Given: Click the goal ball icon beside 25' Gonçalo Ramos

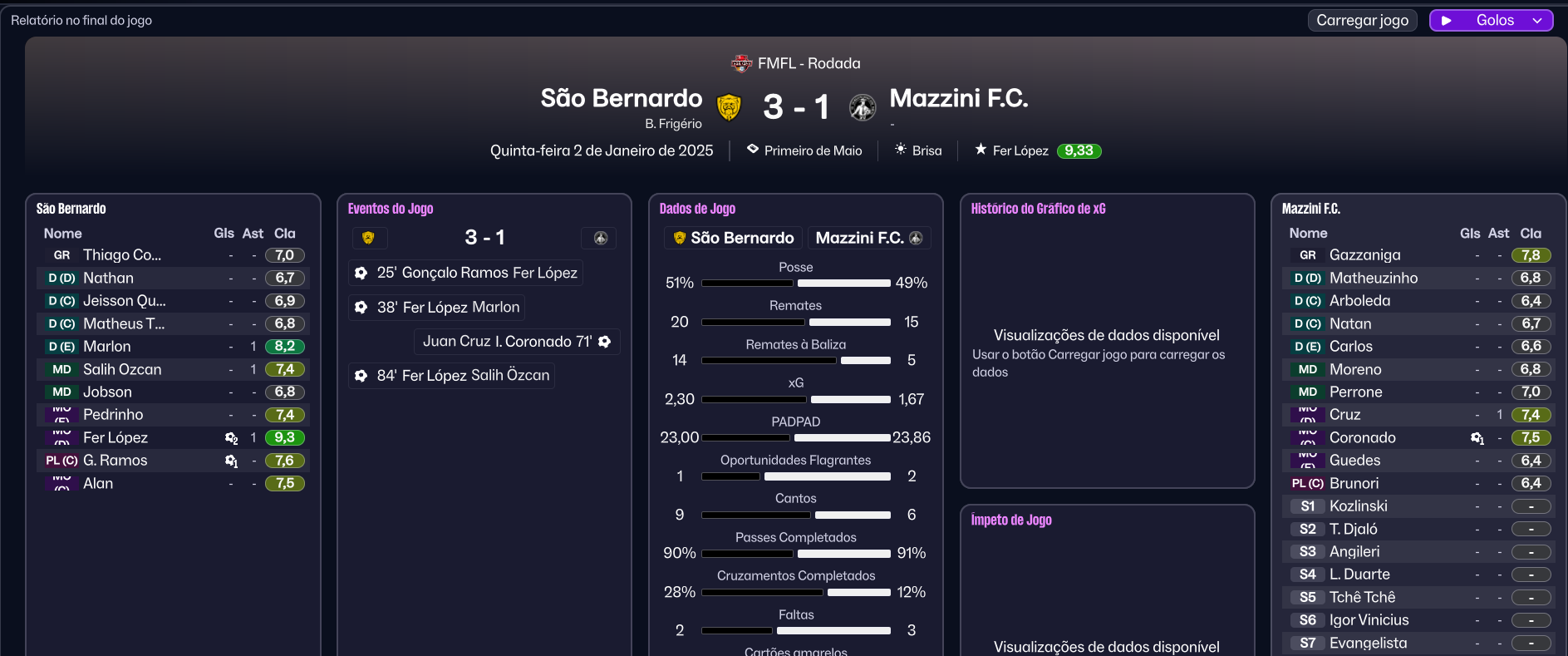Looking at the screenshot, I should click(361, 273).
